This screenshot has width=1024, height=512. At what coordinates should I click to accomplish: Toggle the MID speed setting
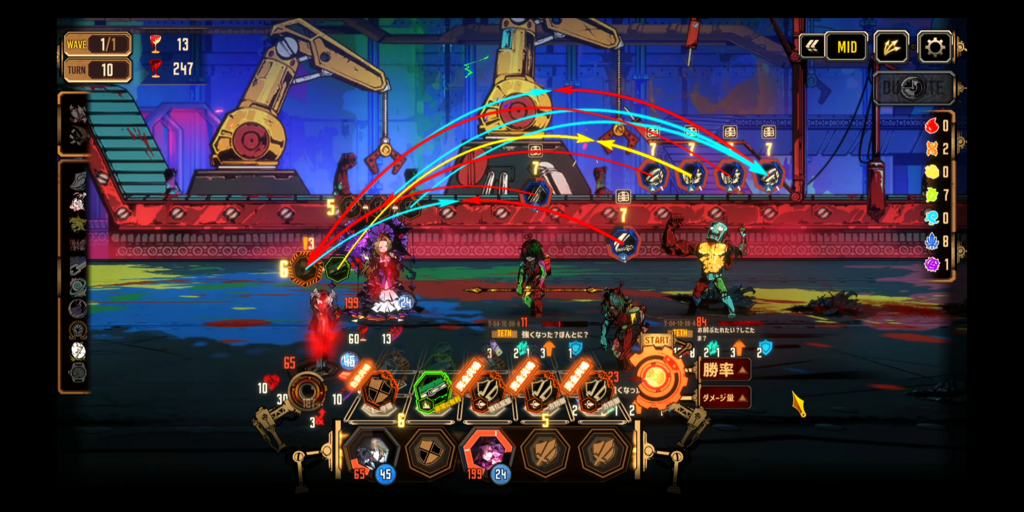pyautogui.click(x=845, y=47)
